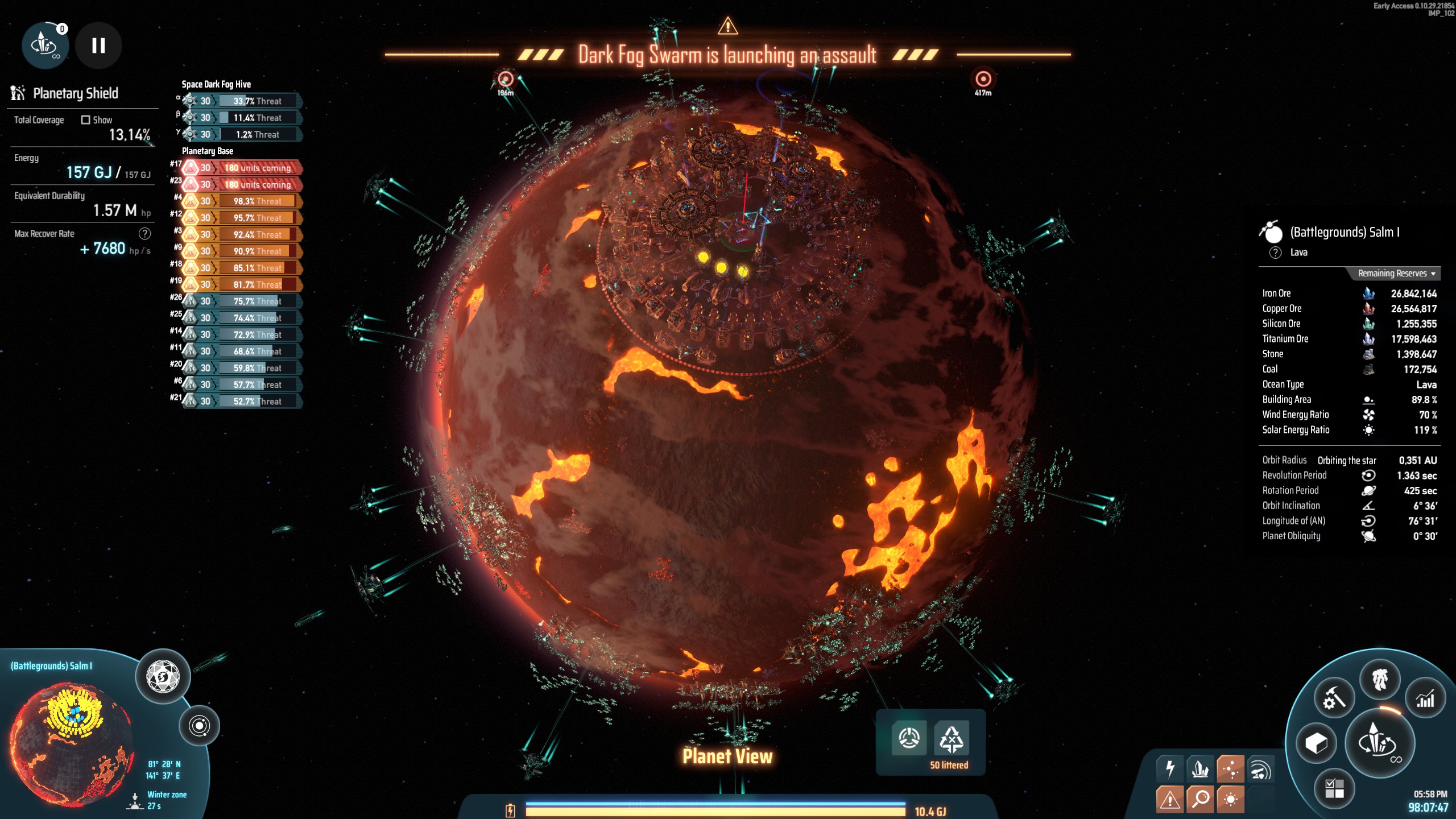Screen dimensions: 1456x819
Task: Open the white cube inventory button
Action: (1316, 743)
